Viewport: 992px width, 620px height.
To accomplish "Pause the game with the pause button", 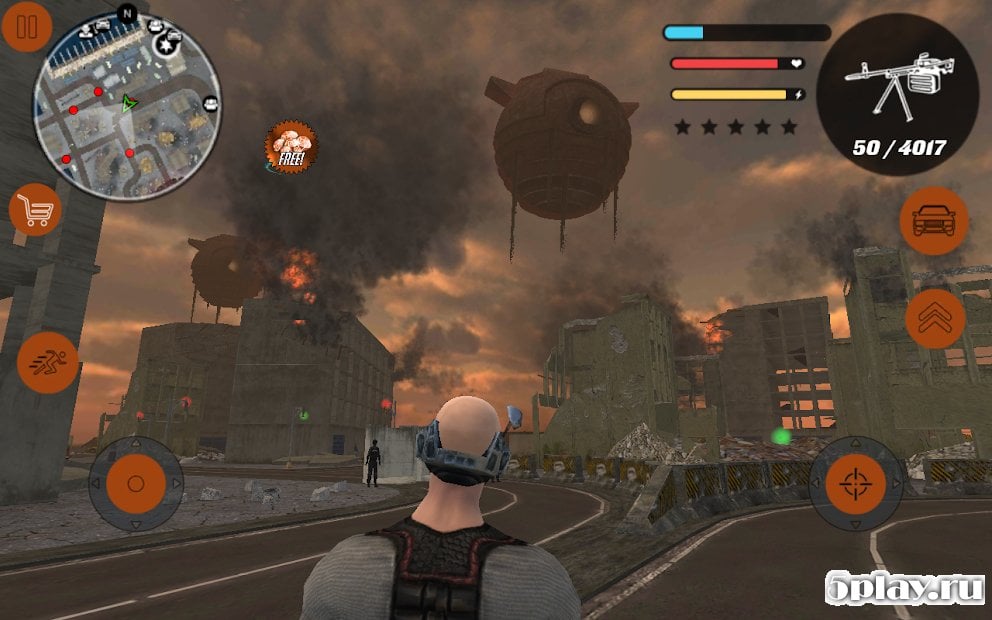I will pyautogui.click(x=27, y=27).
